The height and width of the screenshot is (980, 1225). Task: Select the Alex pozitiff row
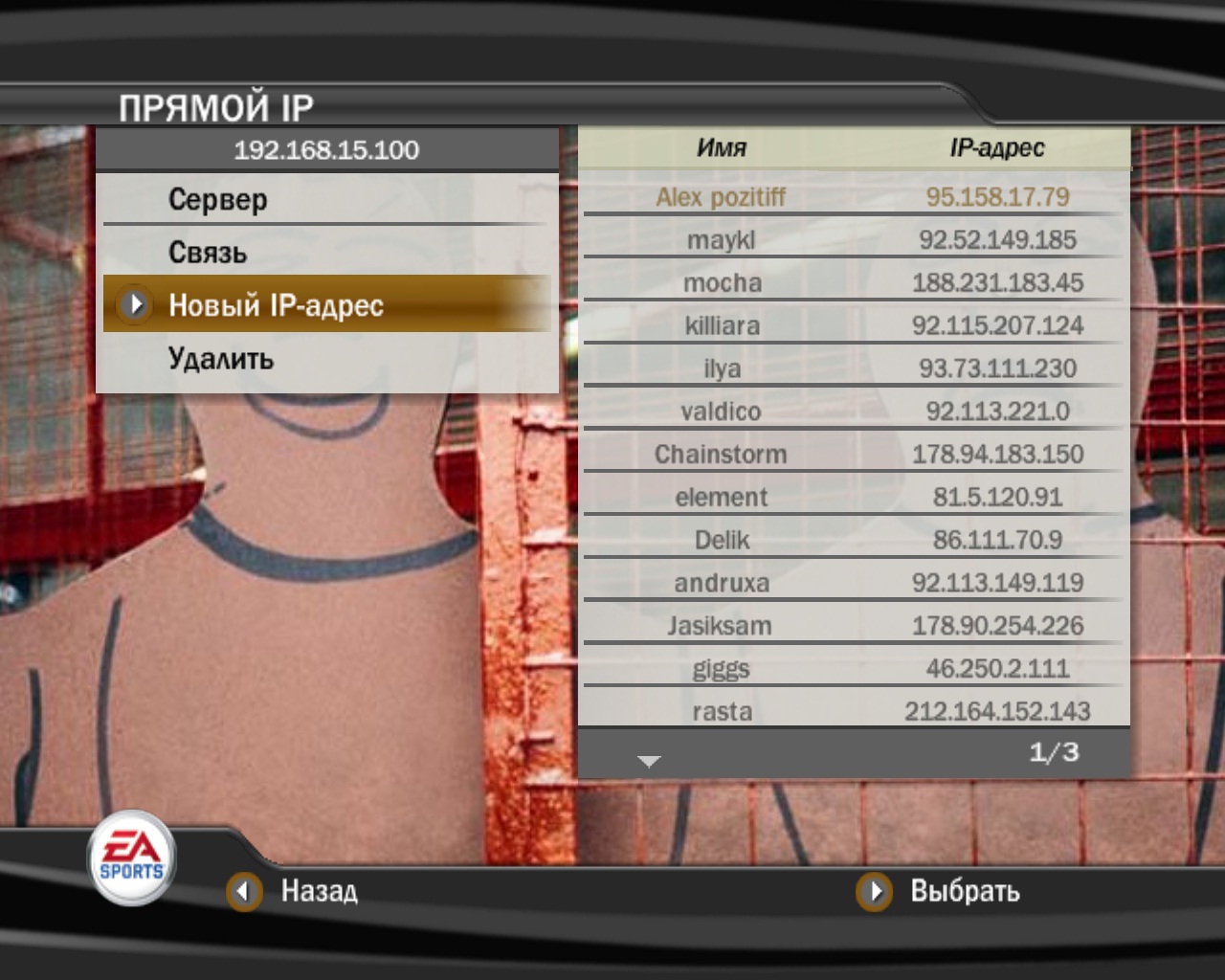point(852,197)
